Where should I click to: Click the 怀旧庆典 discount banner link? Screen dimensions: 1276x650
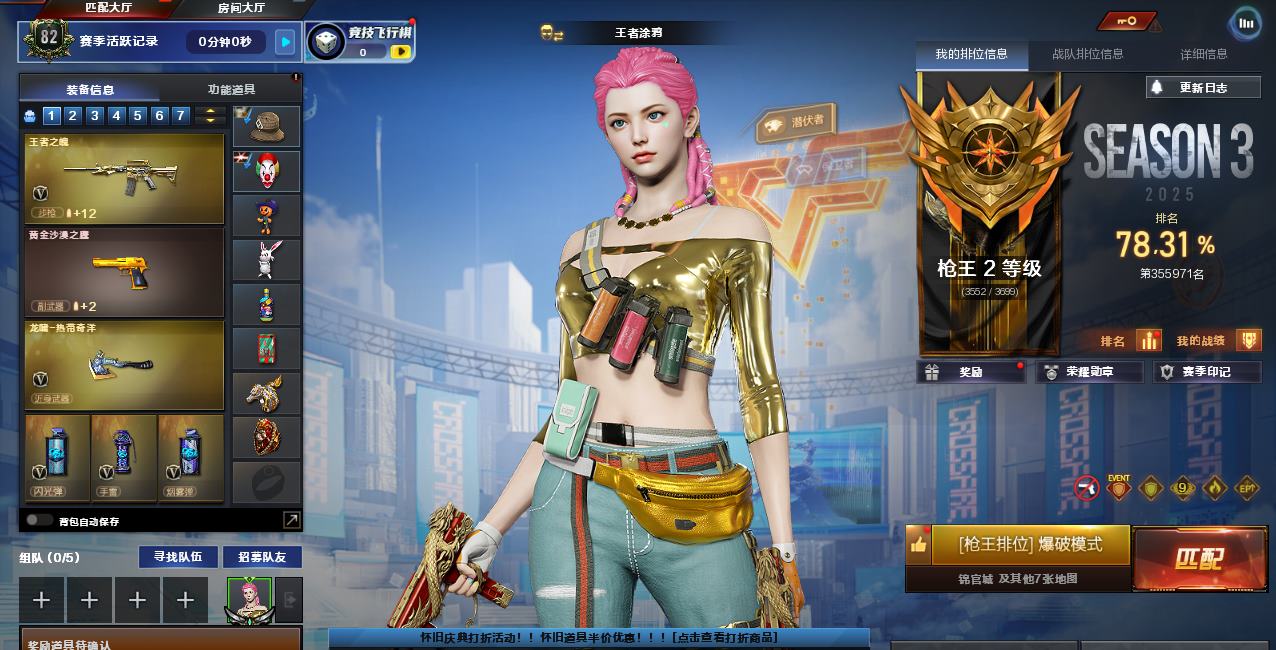click(599, 637)
